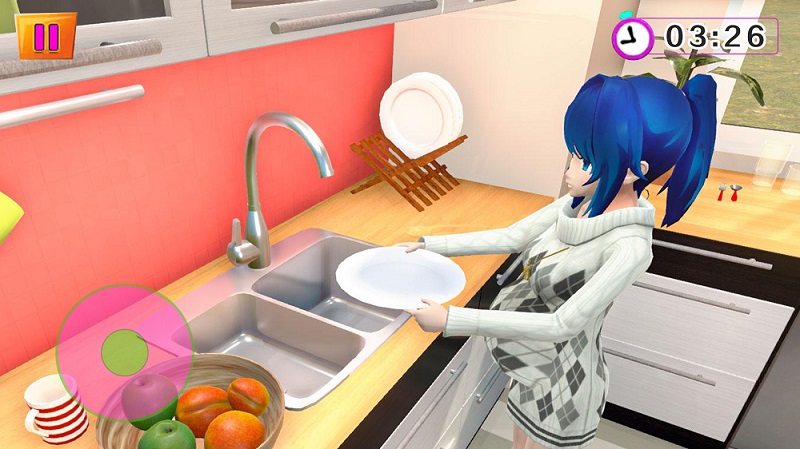Pause the game with the orange button

coord(46,36)
